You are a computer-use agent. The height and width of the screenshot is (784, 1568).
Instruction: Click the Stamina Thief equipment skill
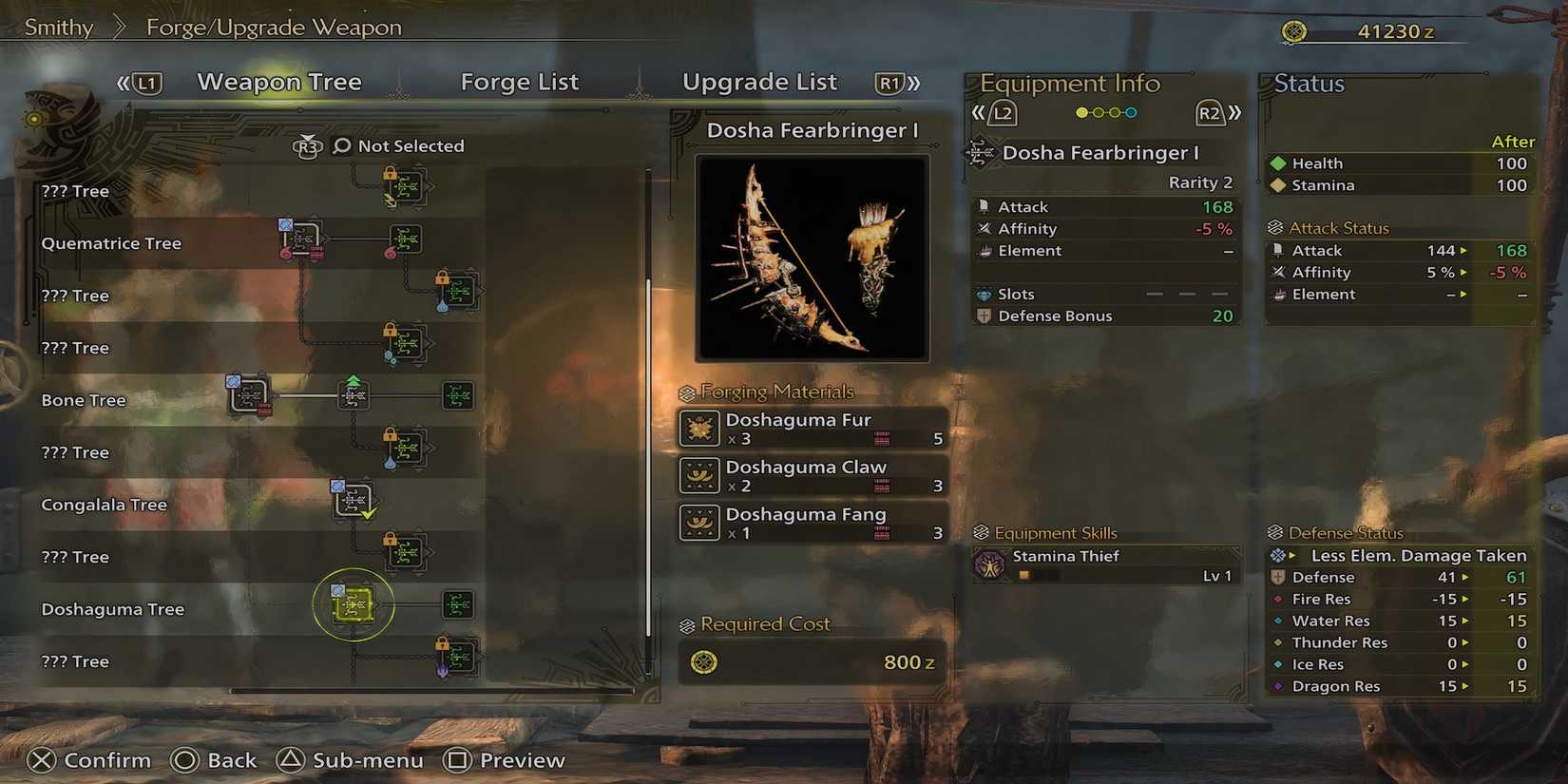point(1107,564)
